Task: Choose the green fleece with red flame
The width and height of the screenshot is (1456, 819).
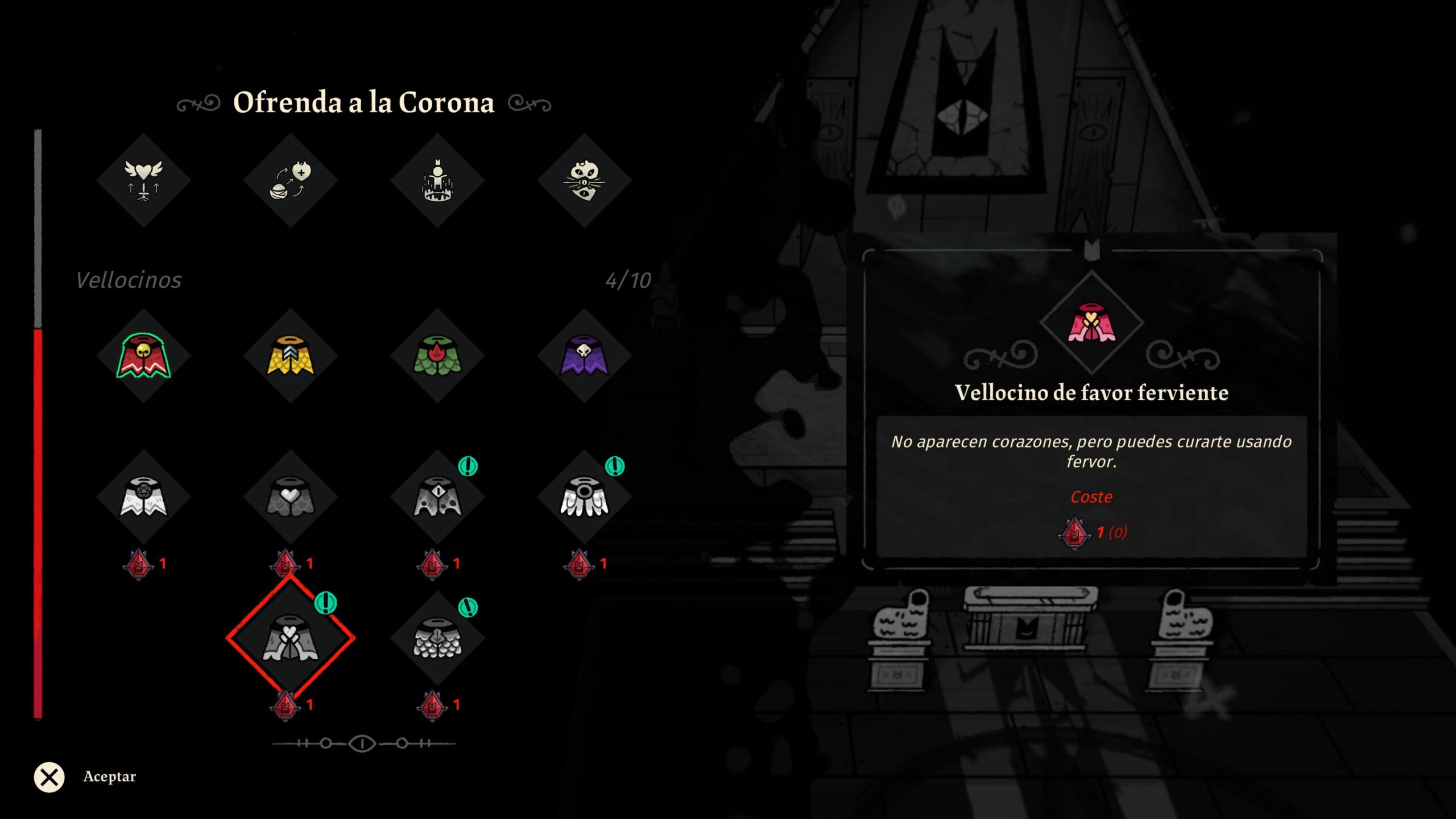Action: (x=437, y=356)
